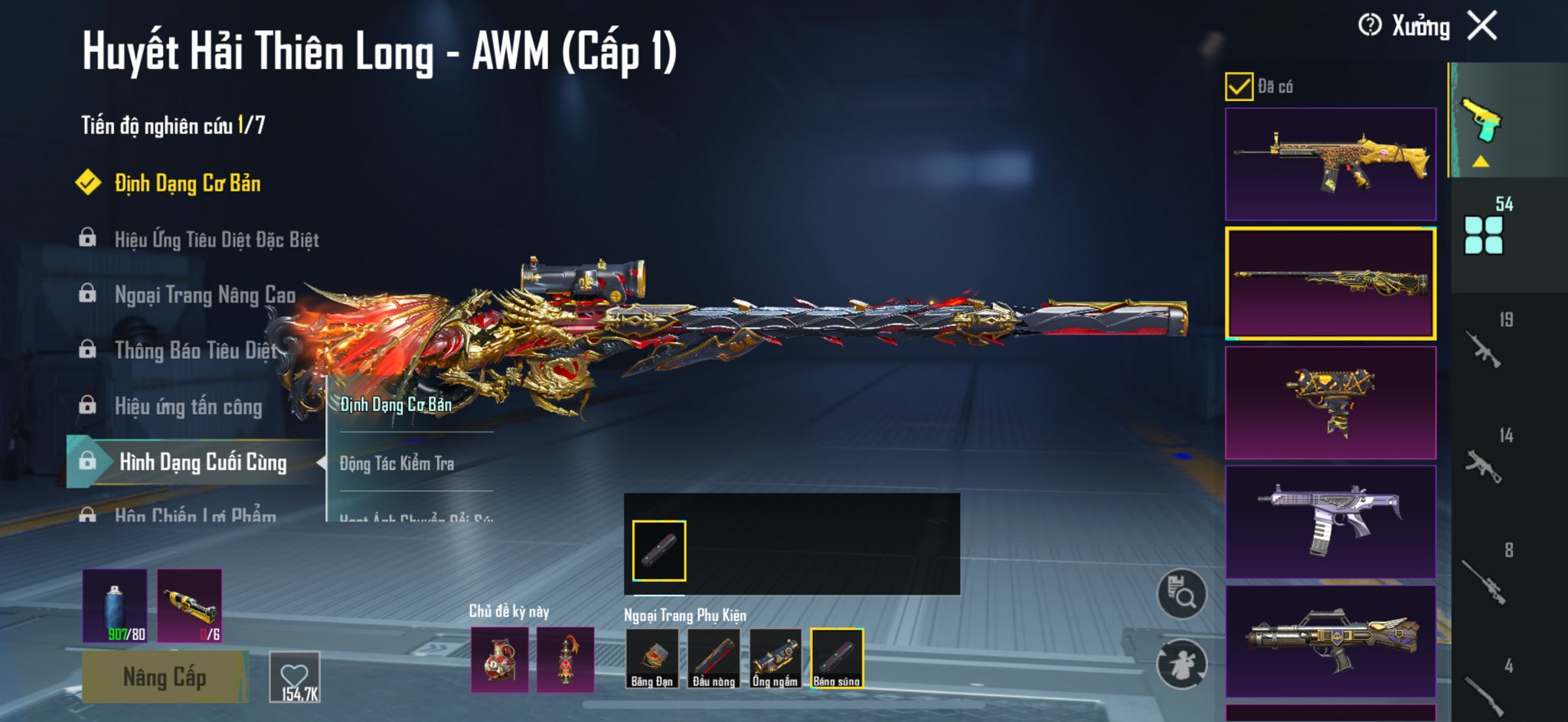Screen dimensions: 1568x722
Task: Switch to the yellow pistol category tab
Action: point(1482,123)
